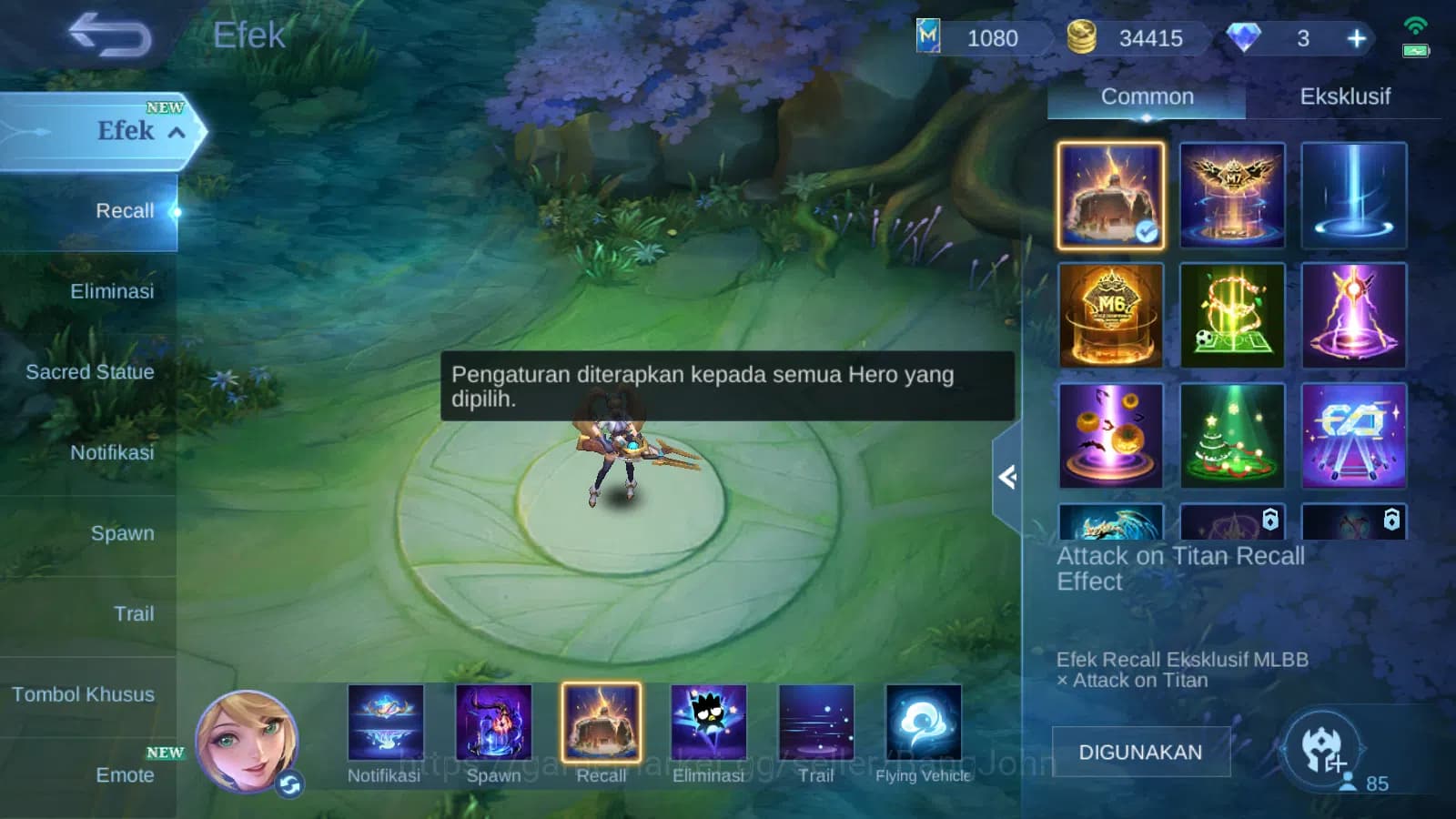Click the Notifikasi effect icon in bottom bar

coord(383,723)
